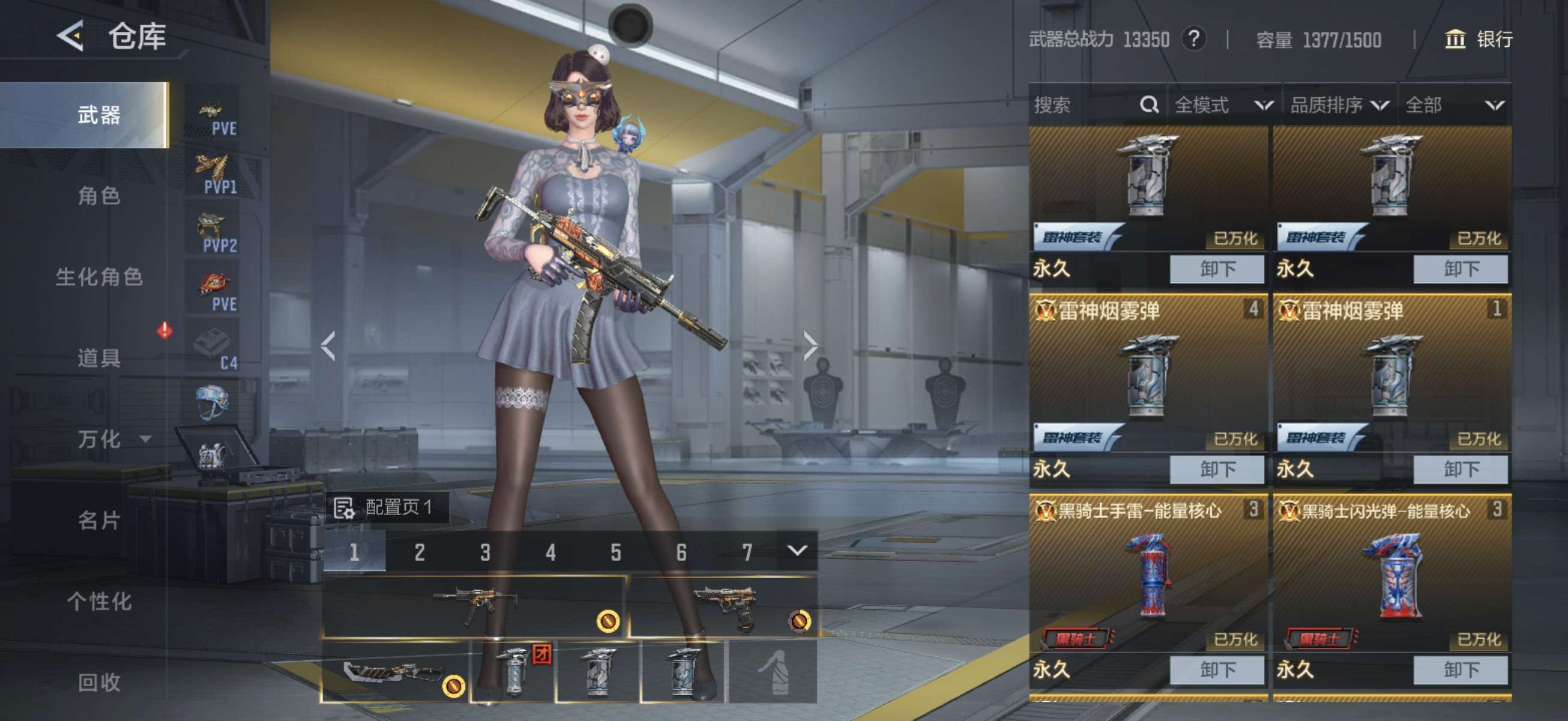Screen dimensions: 1568x721
Task: Open the 回收 section
Action: point(99,682)
